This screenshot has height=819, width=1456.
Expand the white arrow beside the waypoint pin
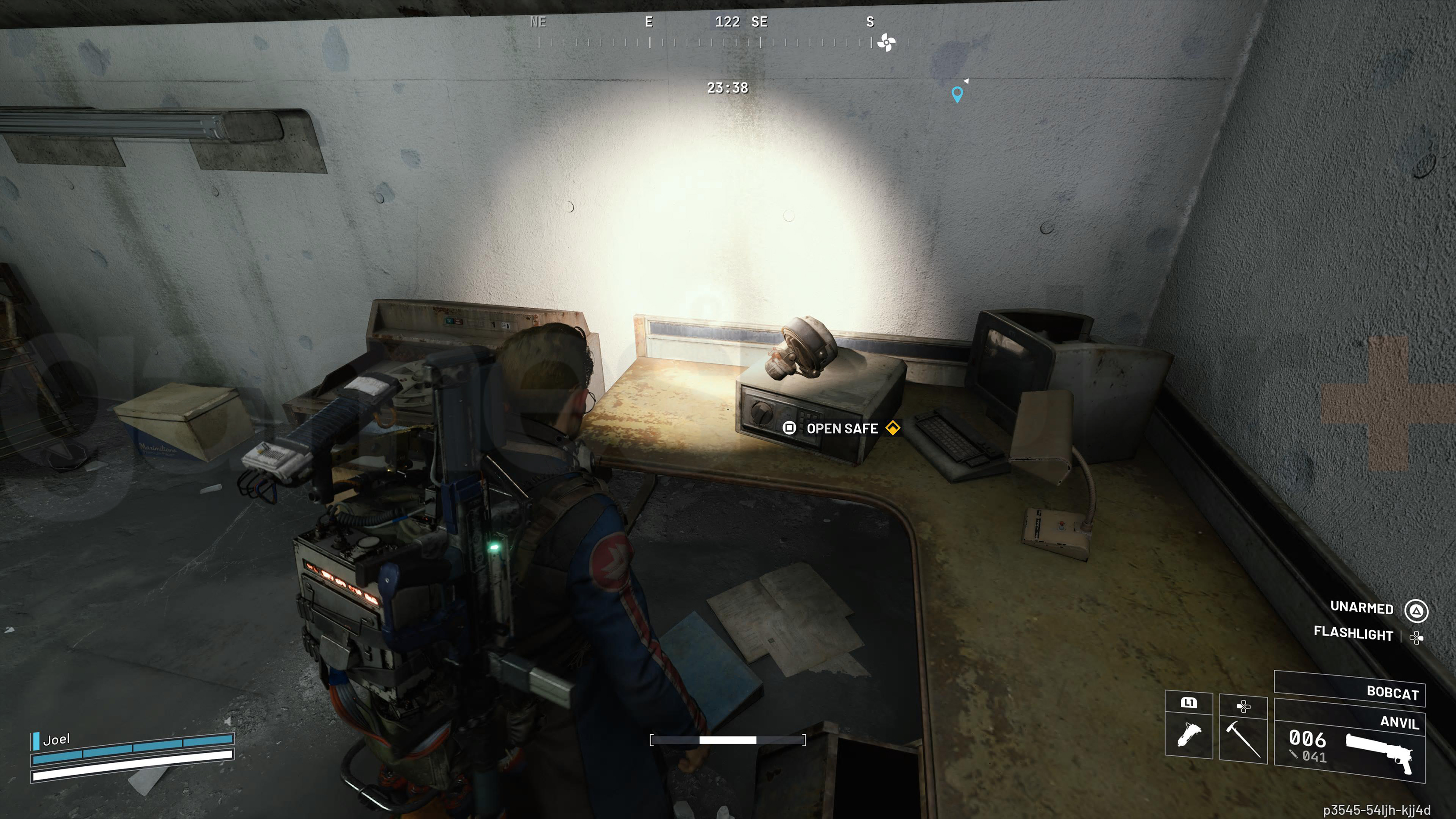967,80
